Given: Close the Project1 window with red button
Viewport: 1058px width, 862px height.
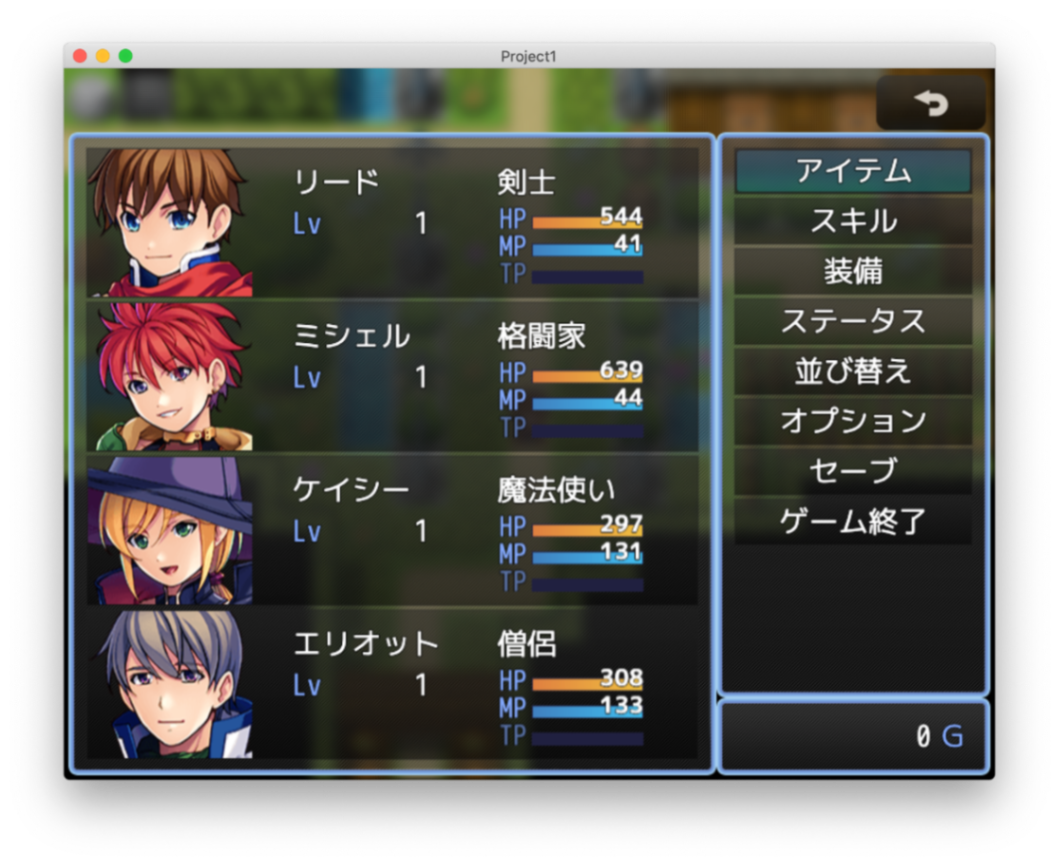Looking at the screenshot, I should click(80, 56).
